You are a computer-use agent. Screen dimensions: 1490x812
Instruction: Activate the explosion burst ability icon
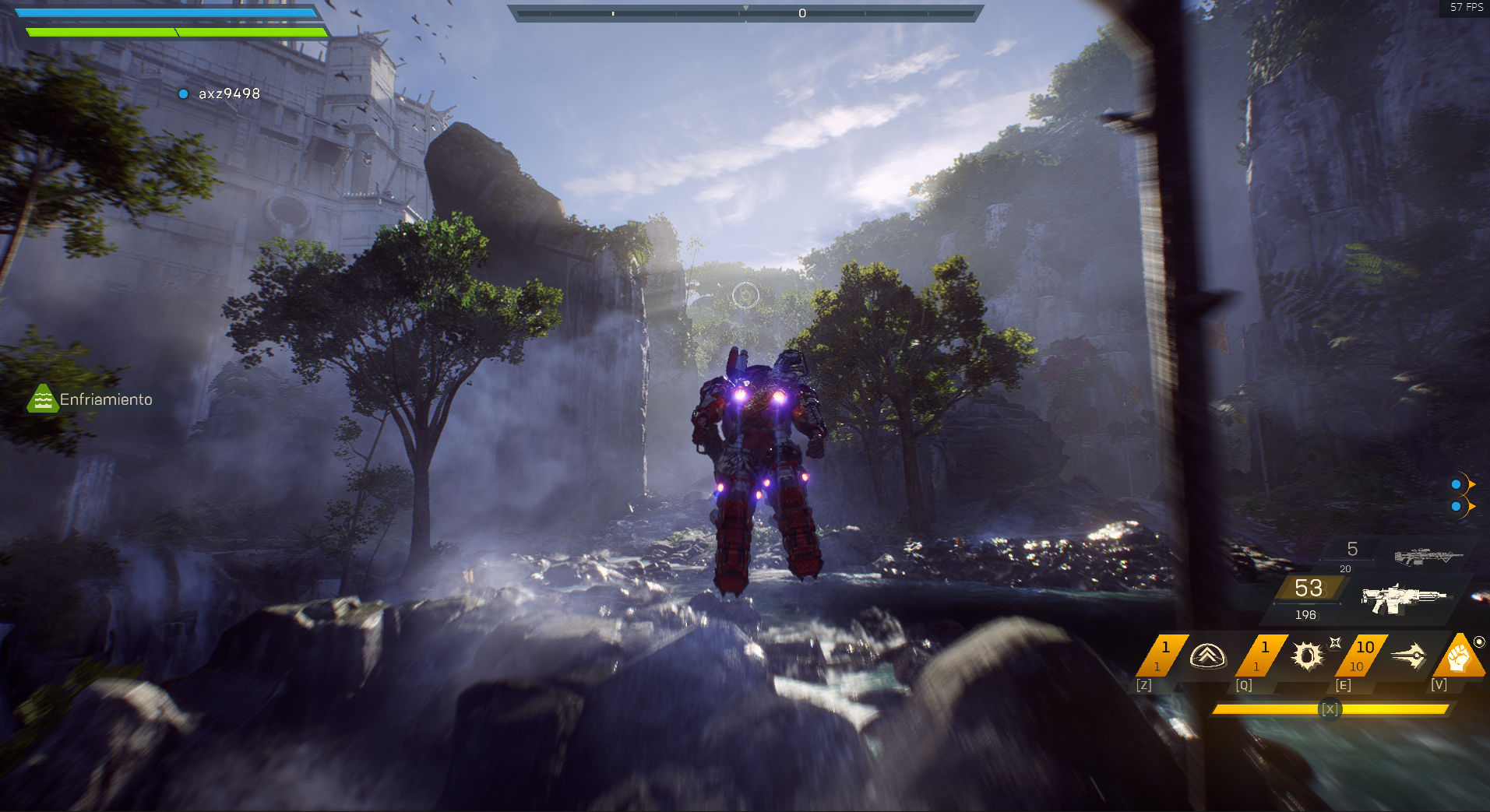click(x=1307, y=656)
